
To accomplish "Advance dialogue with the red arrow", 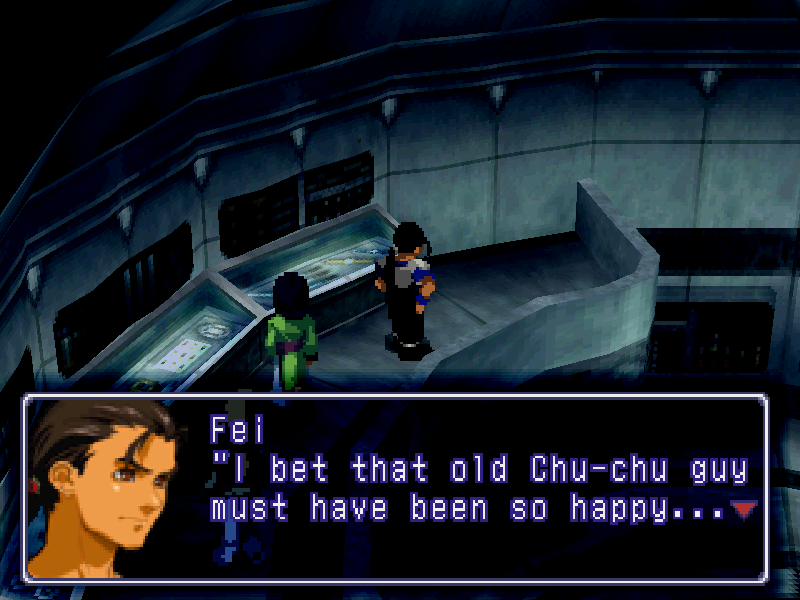I will click(x=744, y=510).
